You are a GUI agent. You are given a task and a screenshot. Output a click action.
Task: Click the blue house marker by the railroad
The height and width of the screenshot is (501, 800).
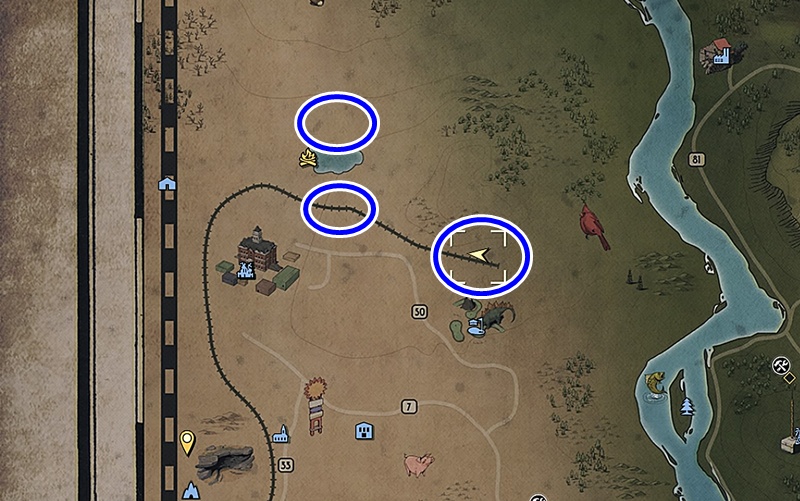(167, 183)
